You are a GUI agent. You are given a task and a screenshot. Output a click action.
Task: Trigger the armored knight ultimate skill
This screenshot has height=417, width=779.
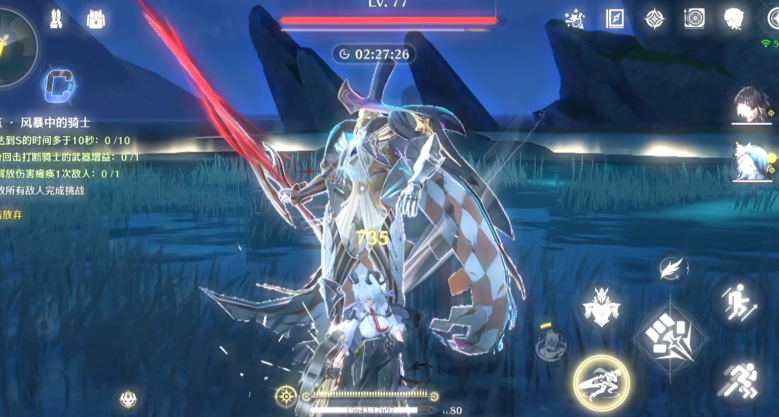pos(602,307)
